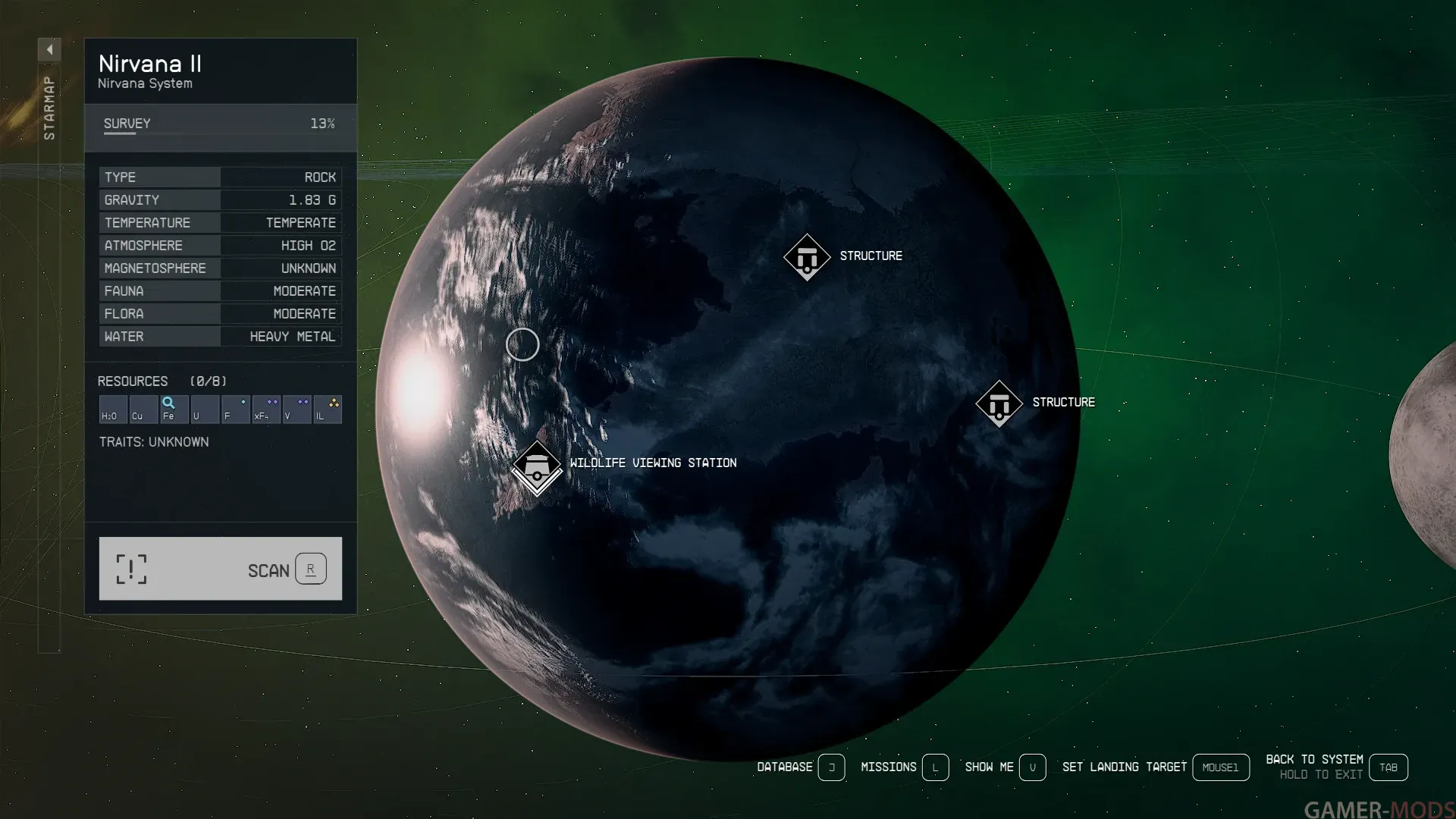This screenshot has width=1456, height=819.
Task: Select the xF4 resource tile
Action: point(266,409)
